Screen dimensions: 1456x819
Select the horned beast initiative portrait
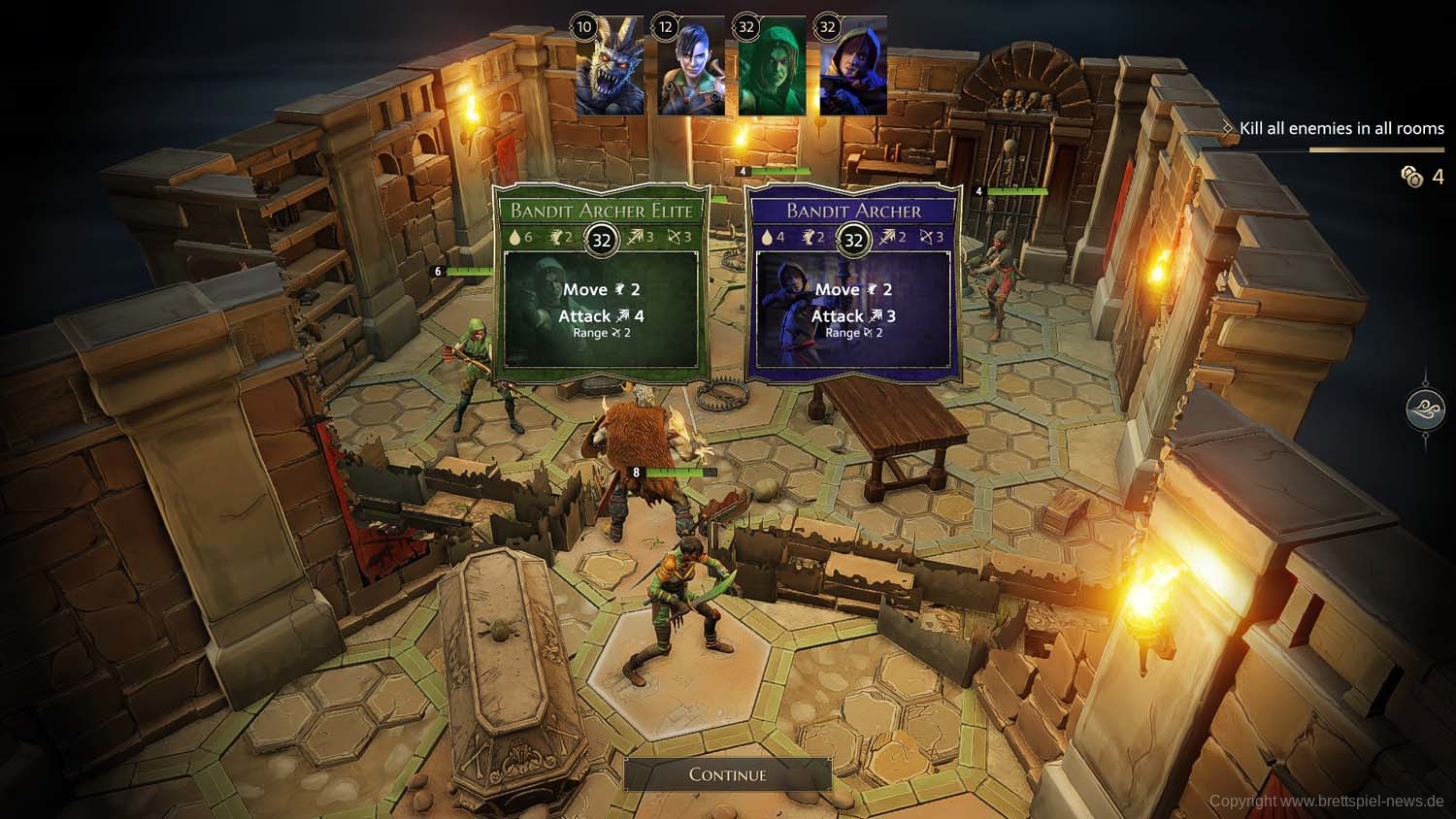pyautogui.click(x=610, y=68)
